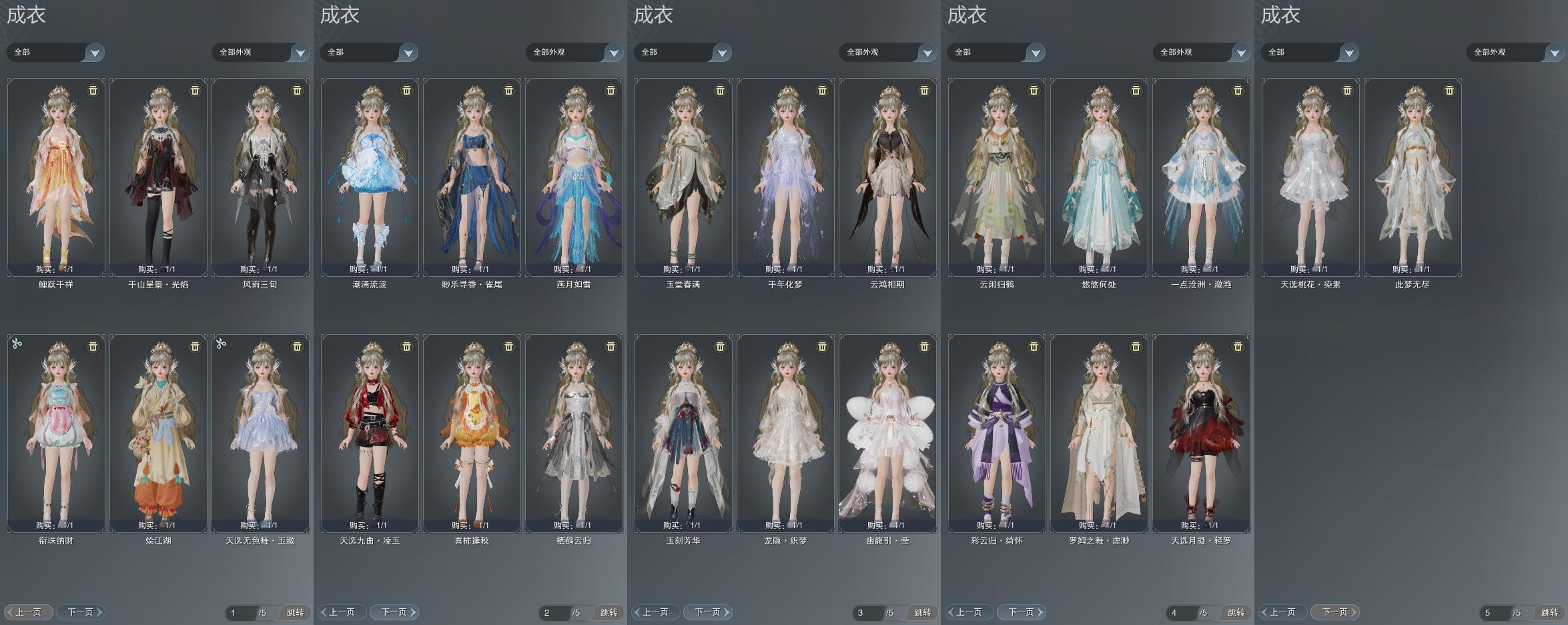Choose the 千年化梦 outfit card
Image resolution: width=1568 pixels, height=625 pixels.
point(785,177)
